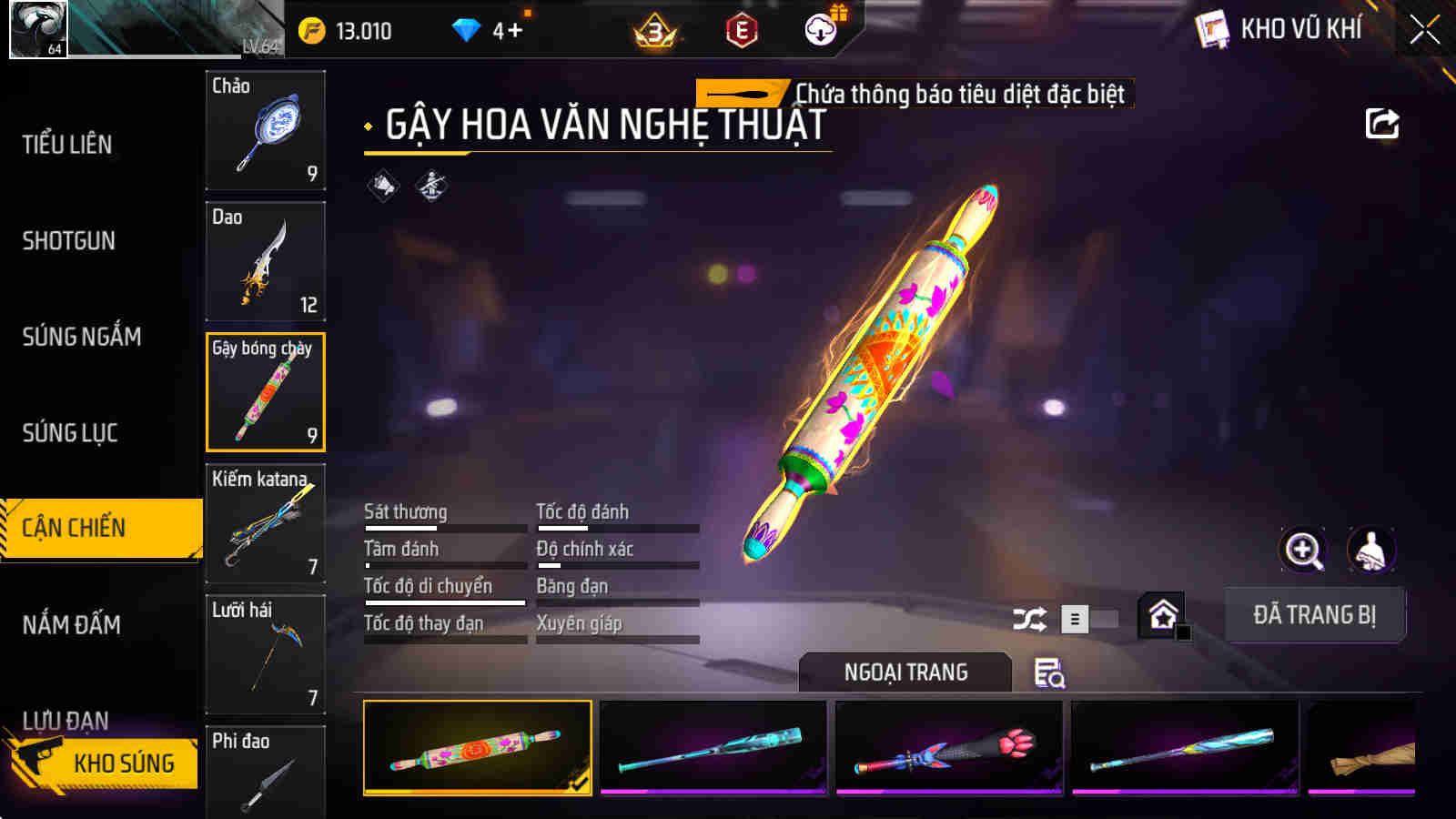Image resolution: width=1456 pixels, height=819 pixels.
Task: Click the KHO SÚNG button
Action: pyautogui.click(x=123, y=763)
